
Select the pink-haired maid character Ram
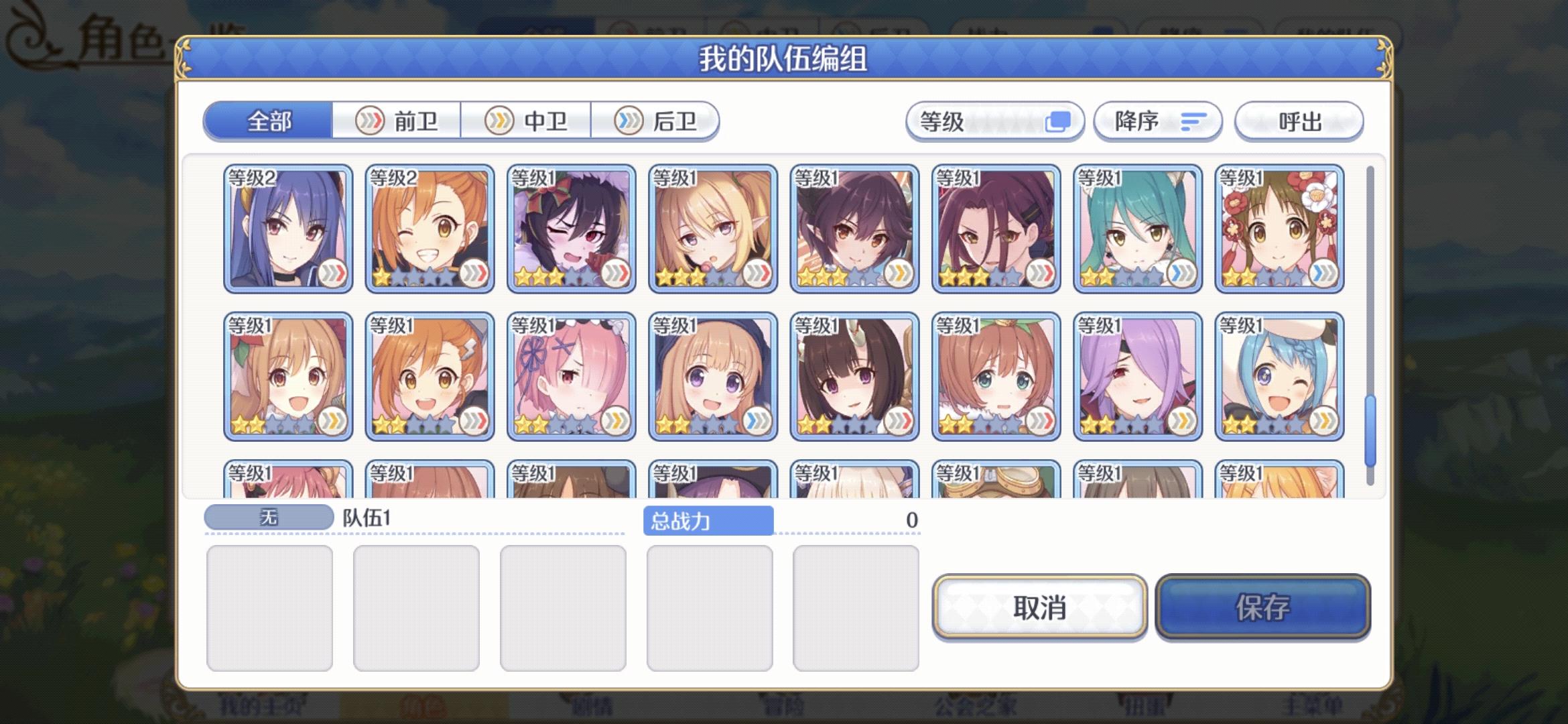tap(570, 375)
